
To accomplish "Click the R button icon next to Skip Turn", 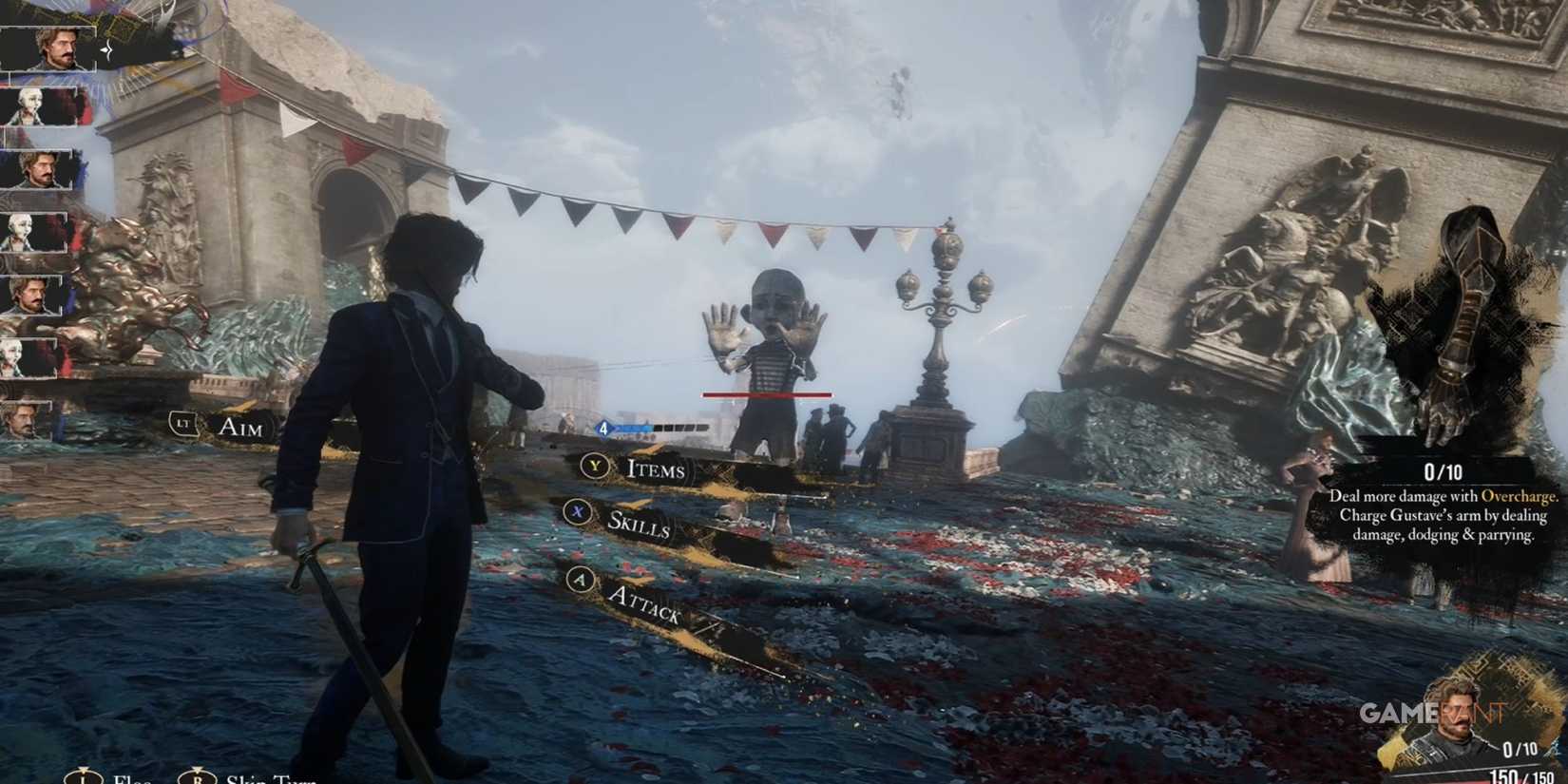I will 199,777.
